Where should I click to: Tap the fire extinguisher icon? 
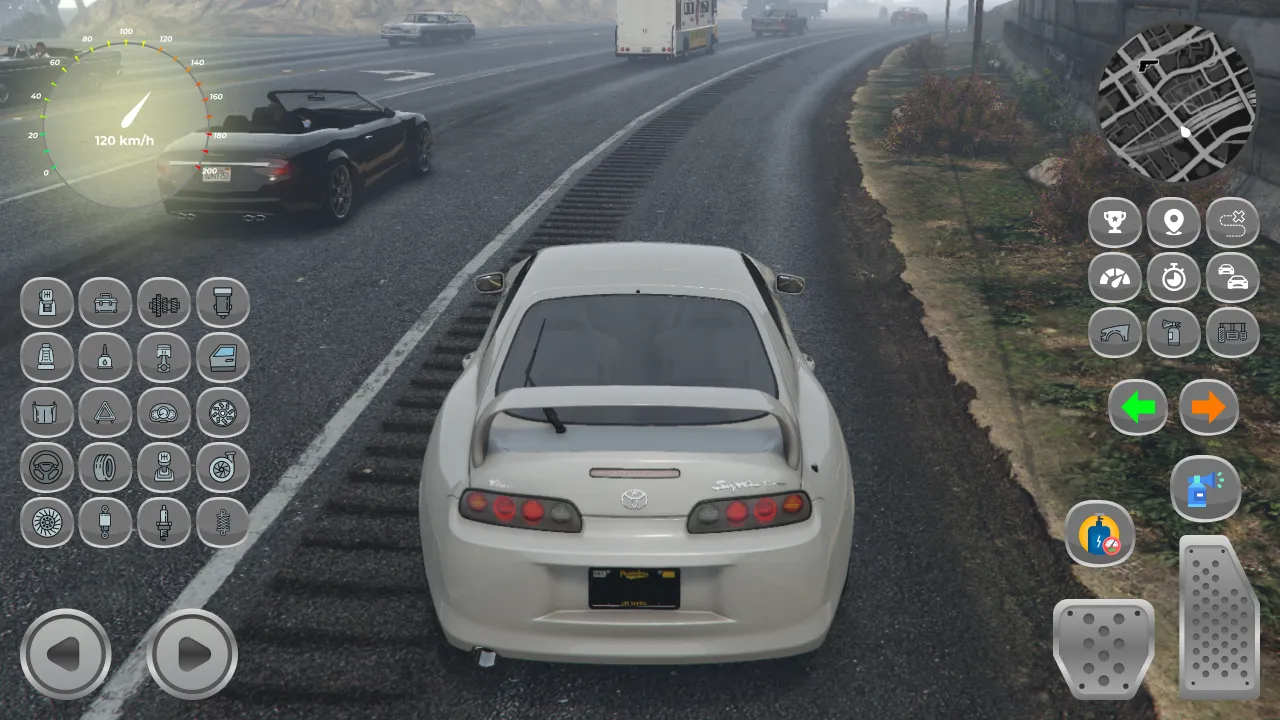[x=1173, y=332]
